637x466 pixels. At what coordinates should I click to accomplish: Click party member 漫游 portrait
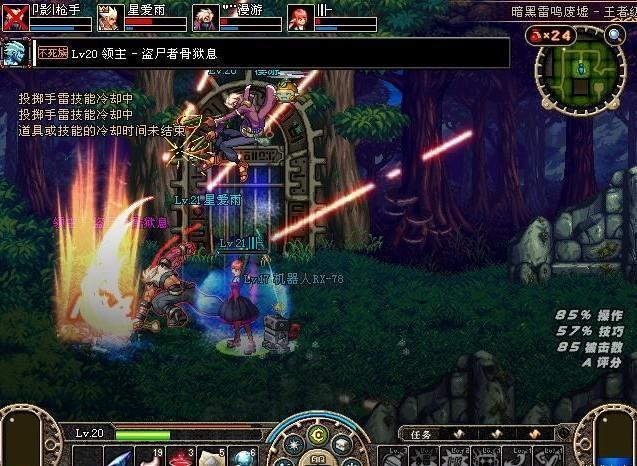(206, 18)
